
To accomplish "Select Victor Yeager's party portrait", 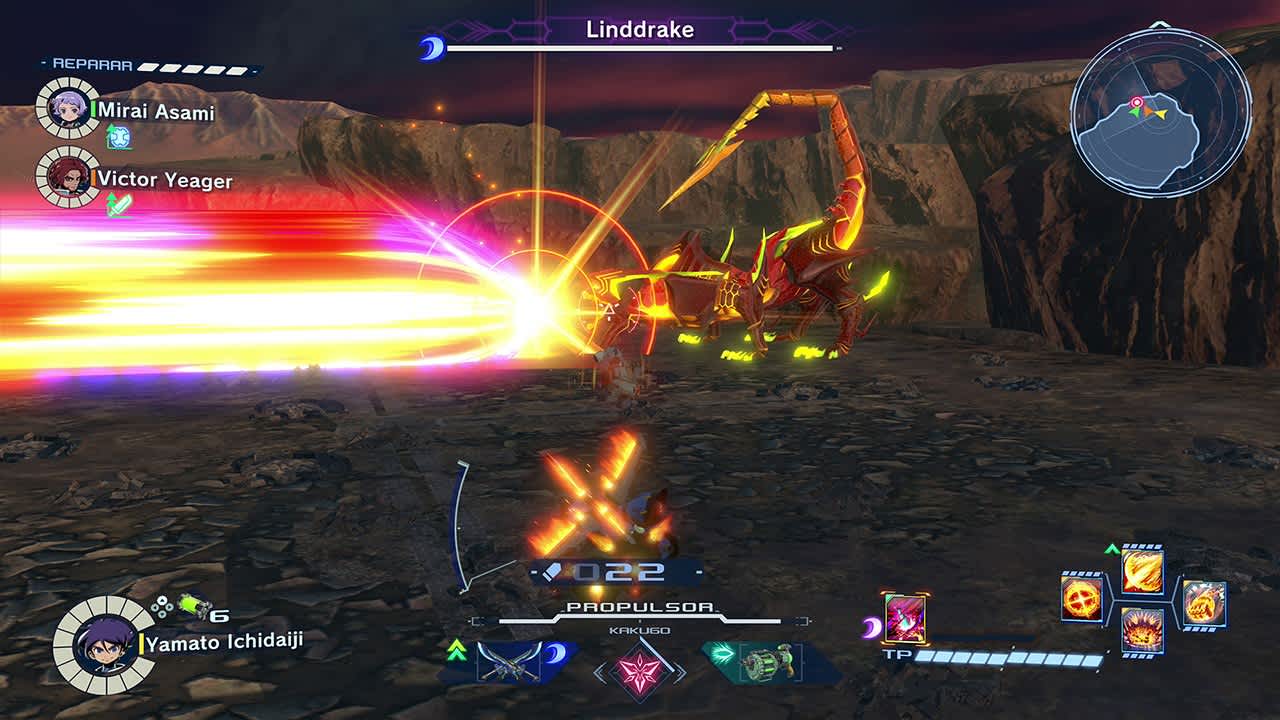I will pyautogui.click(x=67, y=178).
